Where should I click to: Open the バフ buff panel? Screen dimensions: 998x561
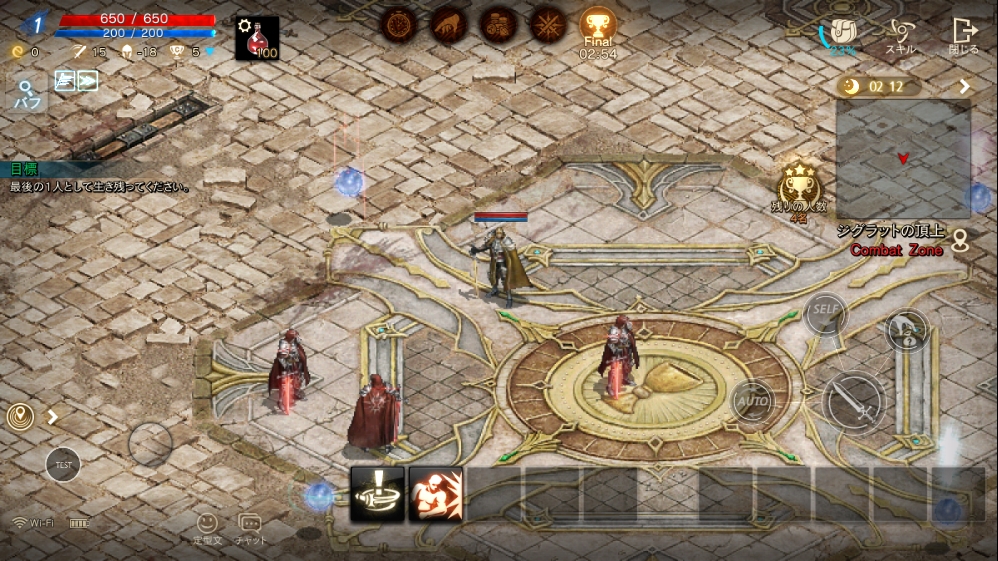click(25, 93)
